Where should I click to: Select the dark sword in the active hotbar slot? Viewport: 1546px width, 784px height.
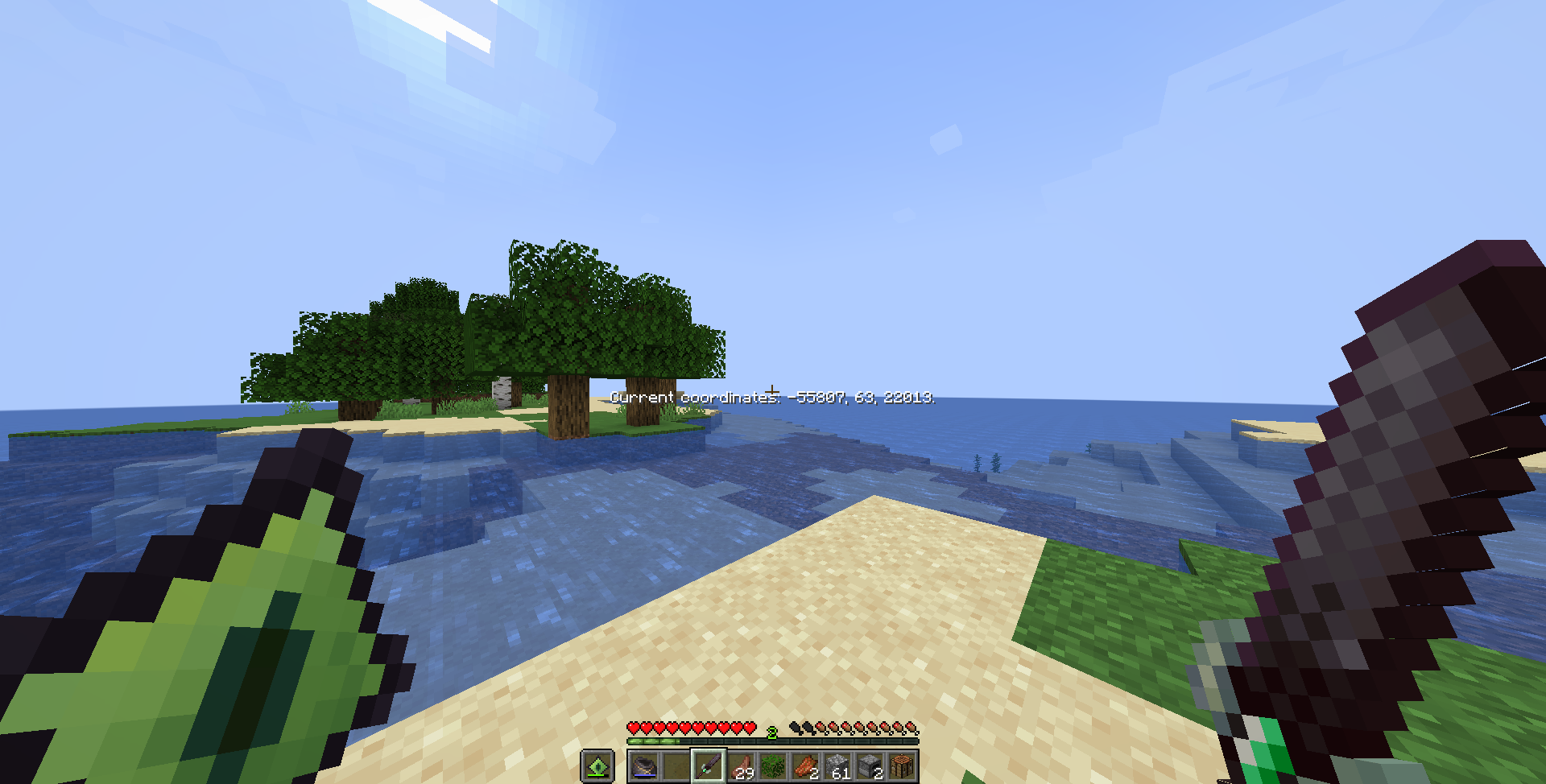tap(709, 763)
